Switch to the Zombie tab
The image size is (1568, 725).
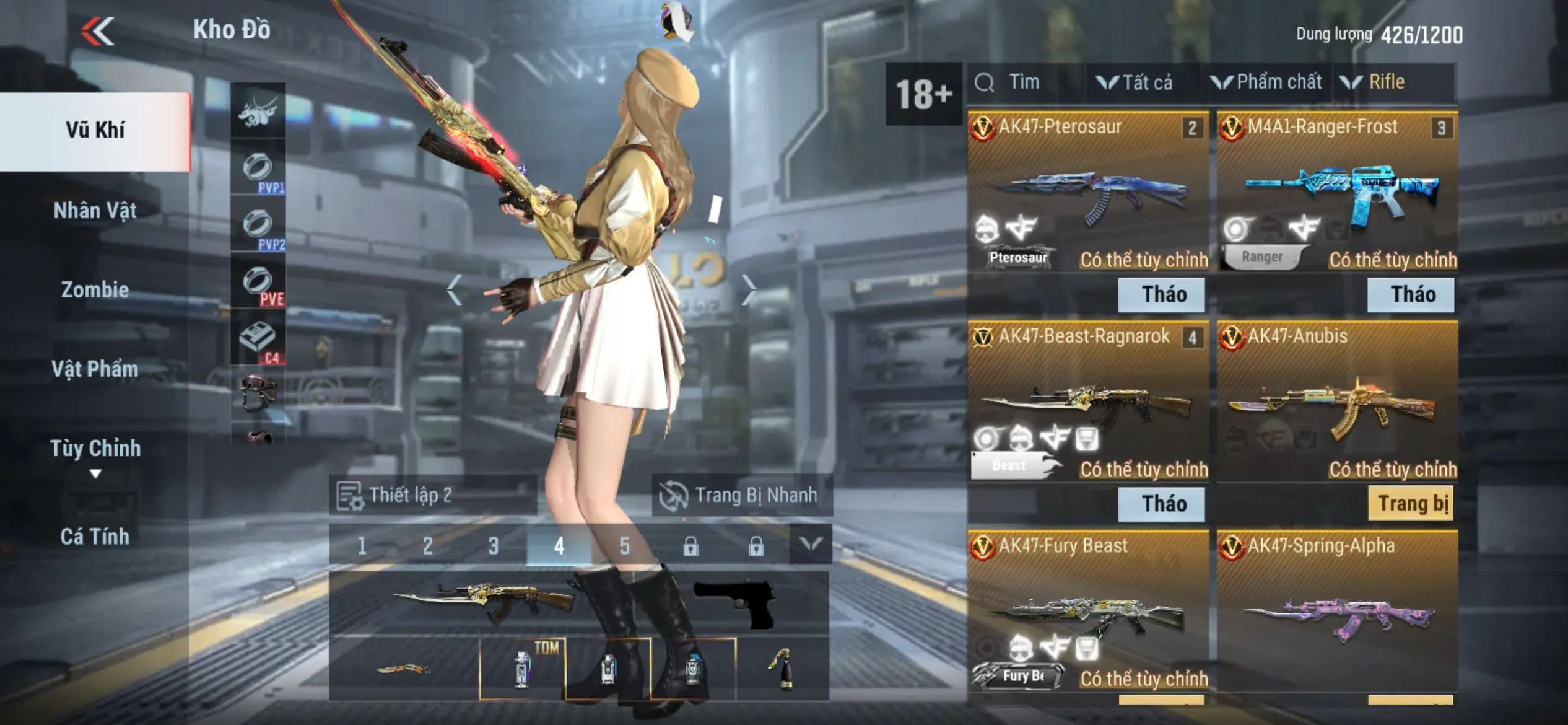(x=95, y=290)
